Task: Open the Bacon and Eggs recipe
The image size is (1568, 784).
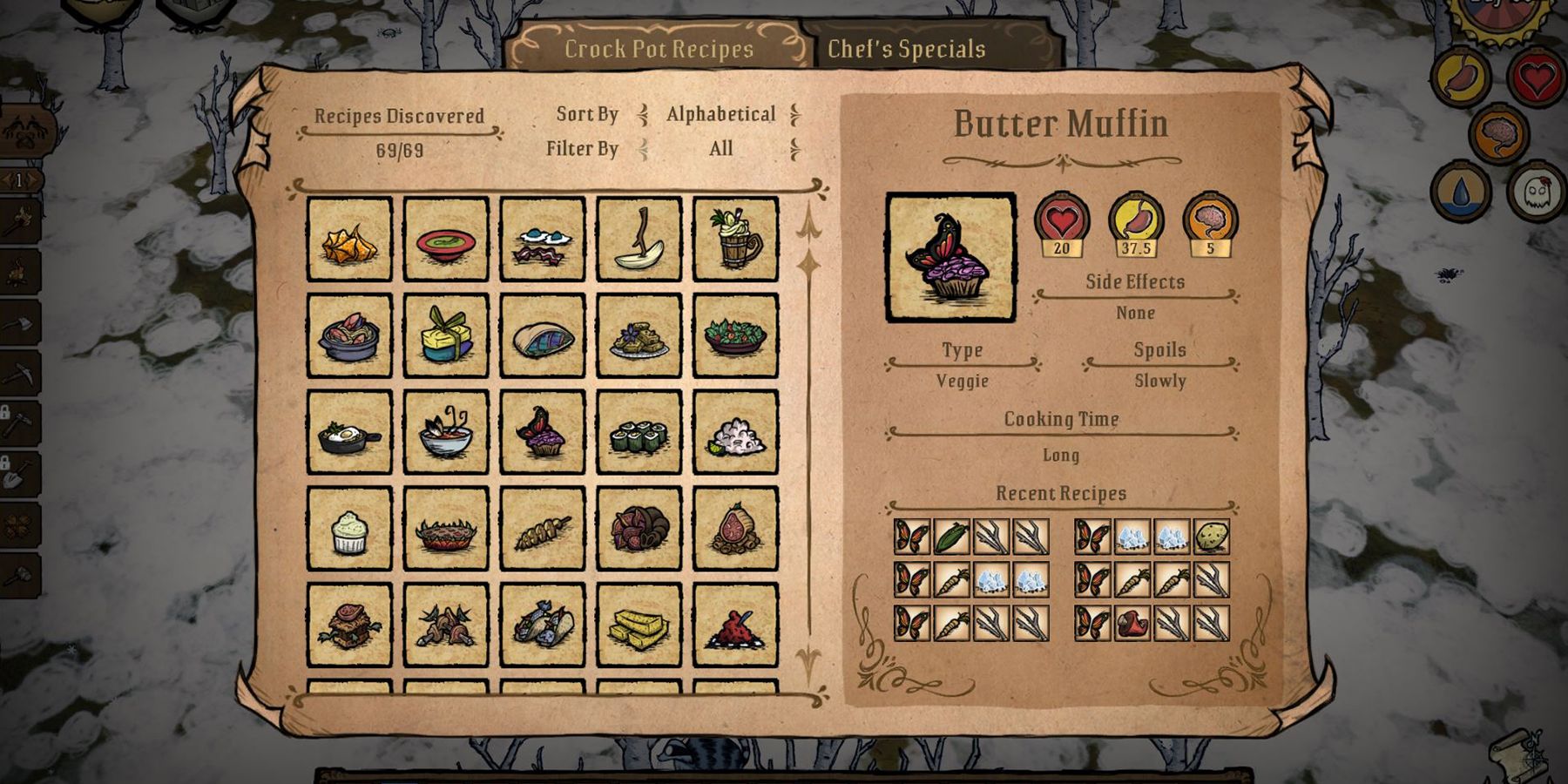Action: tap(540, 240)
